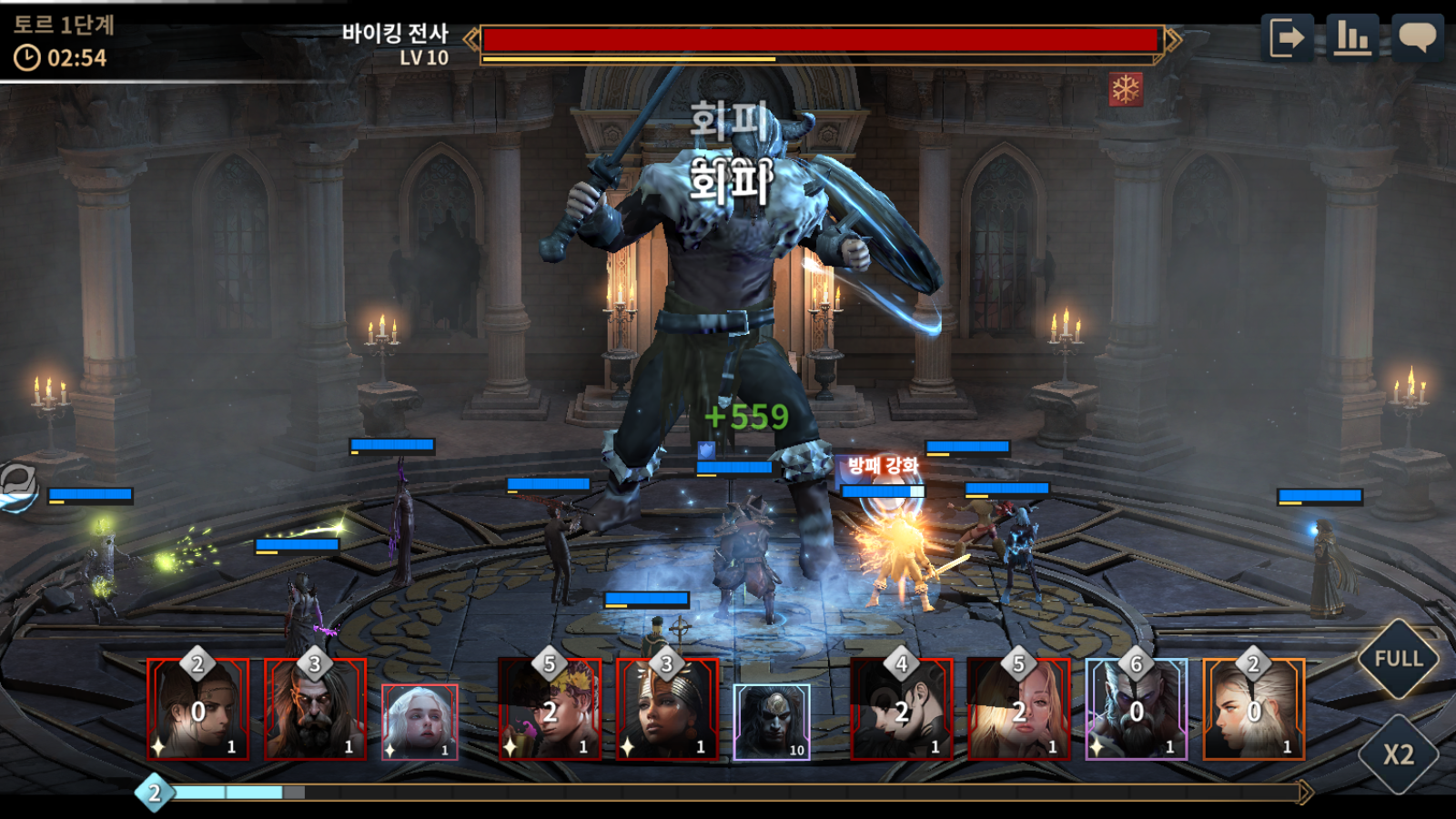1456x819 pixels.
Task: Choose the flower-crowned hero card
Action: pyautogui.click(x=550, y=710)
